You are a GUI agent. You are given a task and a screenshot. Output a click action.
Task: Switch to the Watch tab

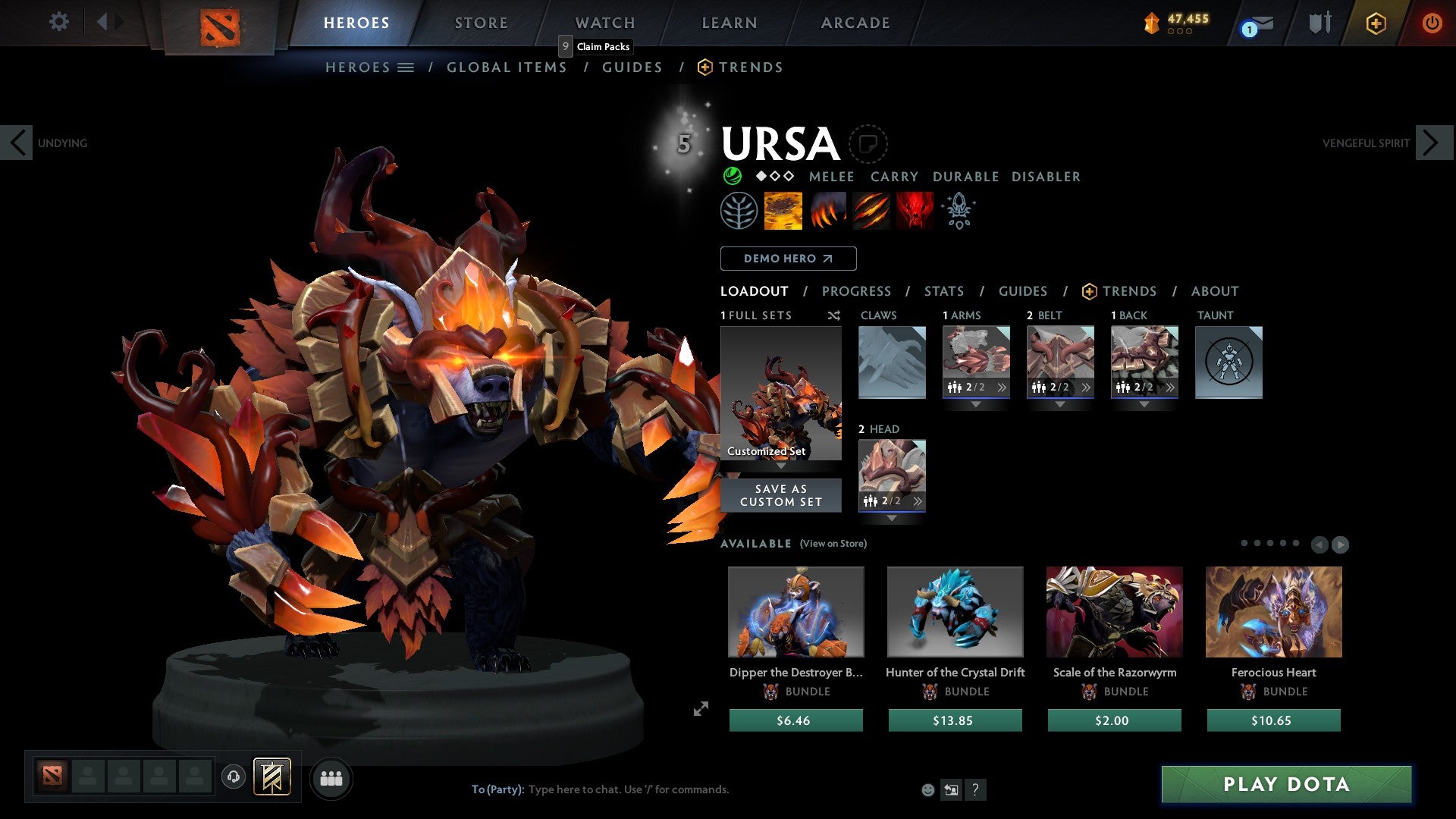tap(604, 23)
